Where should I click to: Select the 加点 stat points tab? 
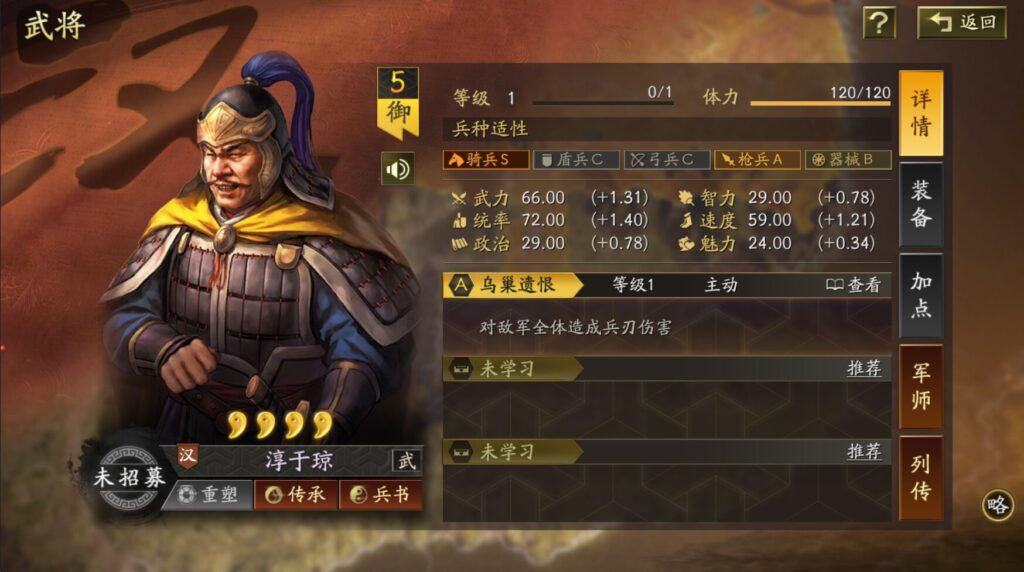coord(920,295)
